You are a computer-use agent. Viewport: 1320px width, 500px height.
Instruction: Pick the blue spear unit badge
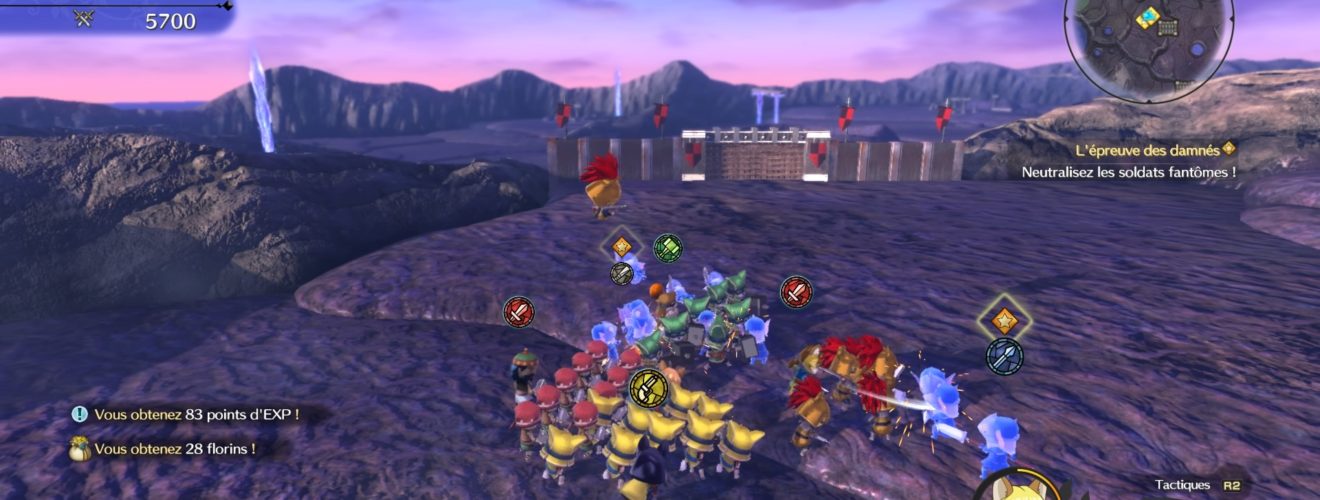tap(1004, 356)
